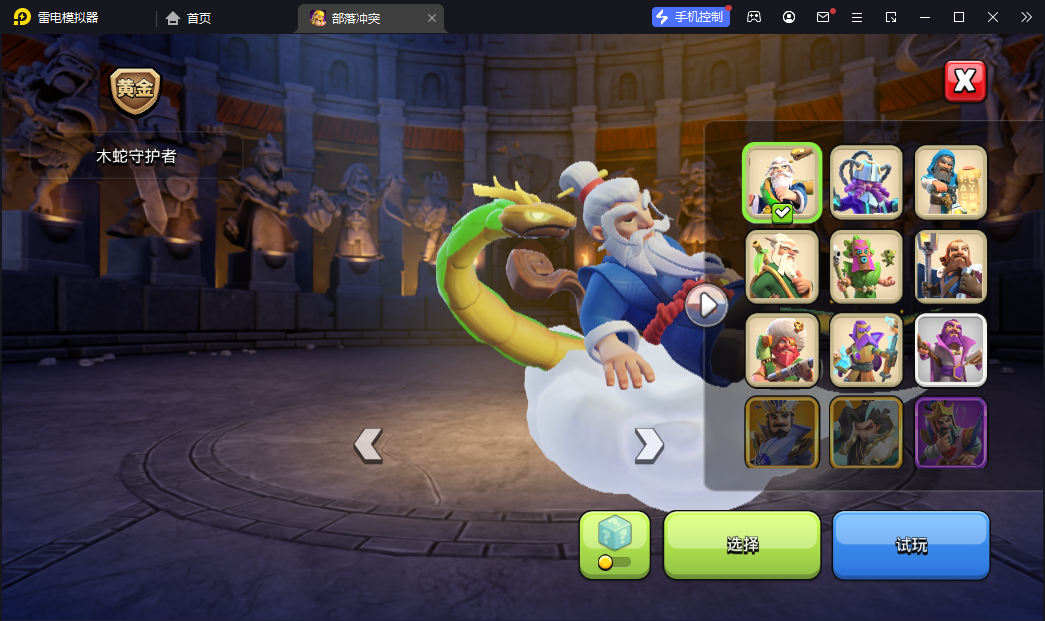The width and height of the screenshot is (1045, 621).
Task: Show the previous skin with left arrow
Action: pos(368,444)
